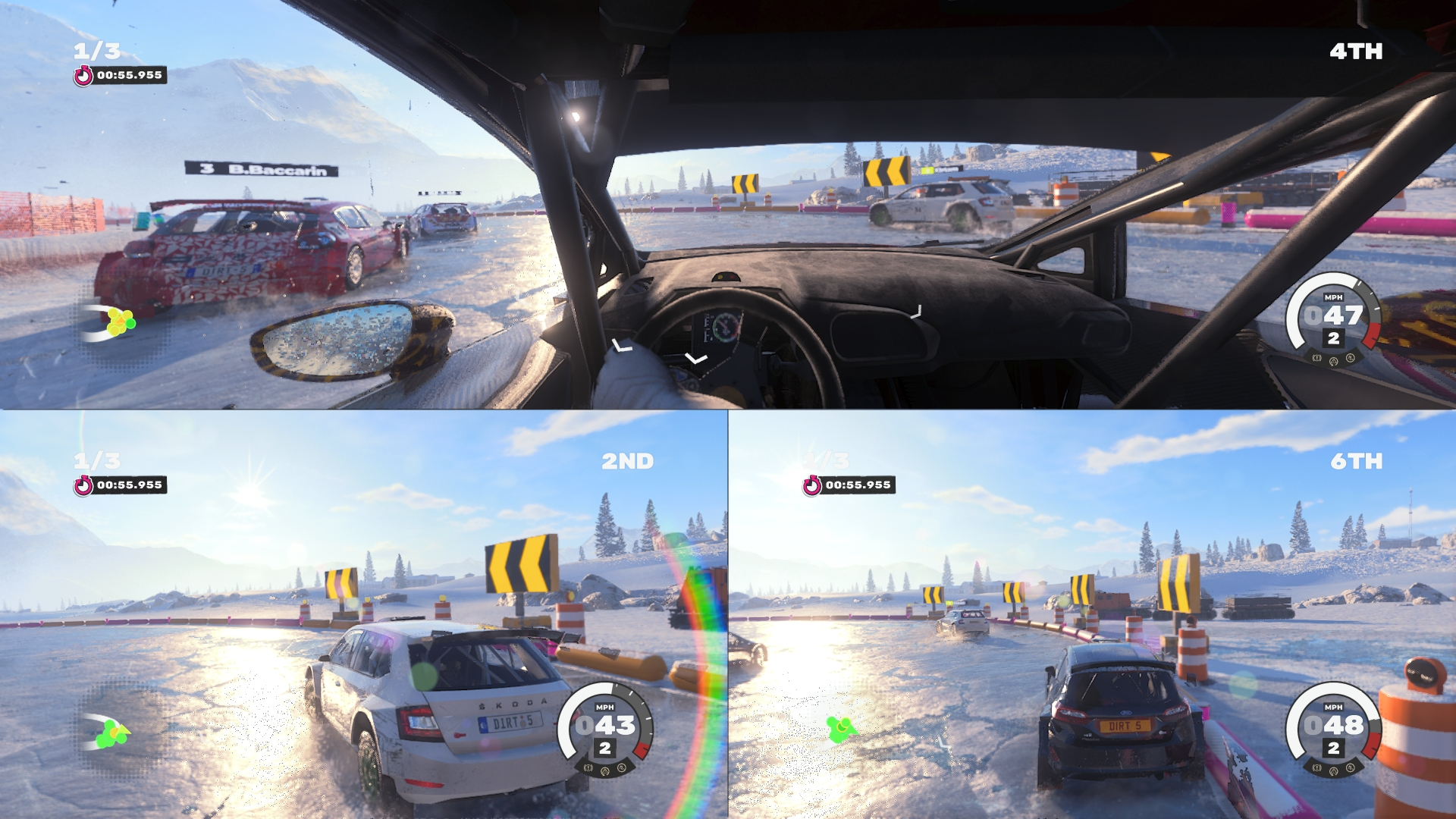Click the B.Baccarin driver name banner
This screenshot has height=819, width=1456.
click(x=262, y=168)
